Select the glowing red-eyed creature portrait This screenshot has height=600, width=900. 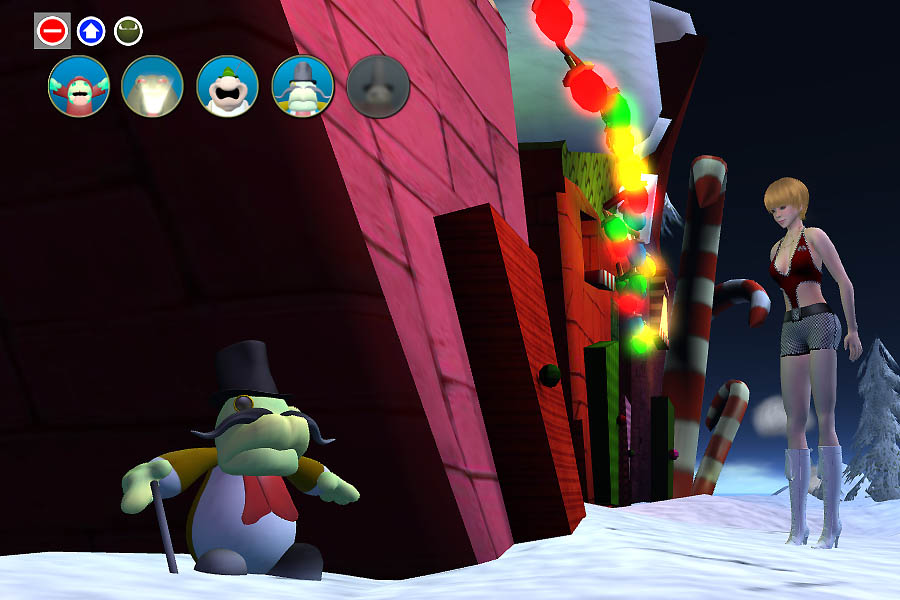click(x=152, y=86)
